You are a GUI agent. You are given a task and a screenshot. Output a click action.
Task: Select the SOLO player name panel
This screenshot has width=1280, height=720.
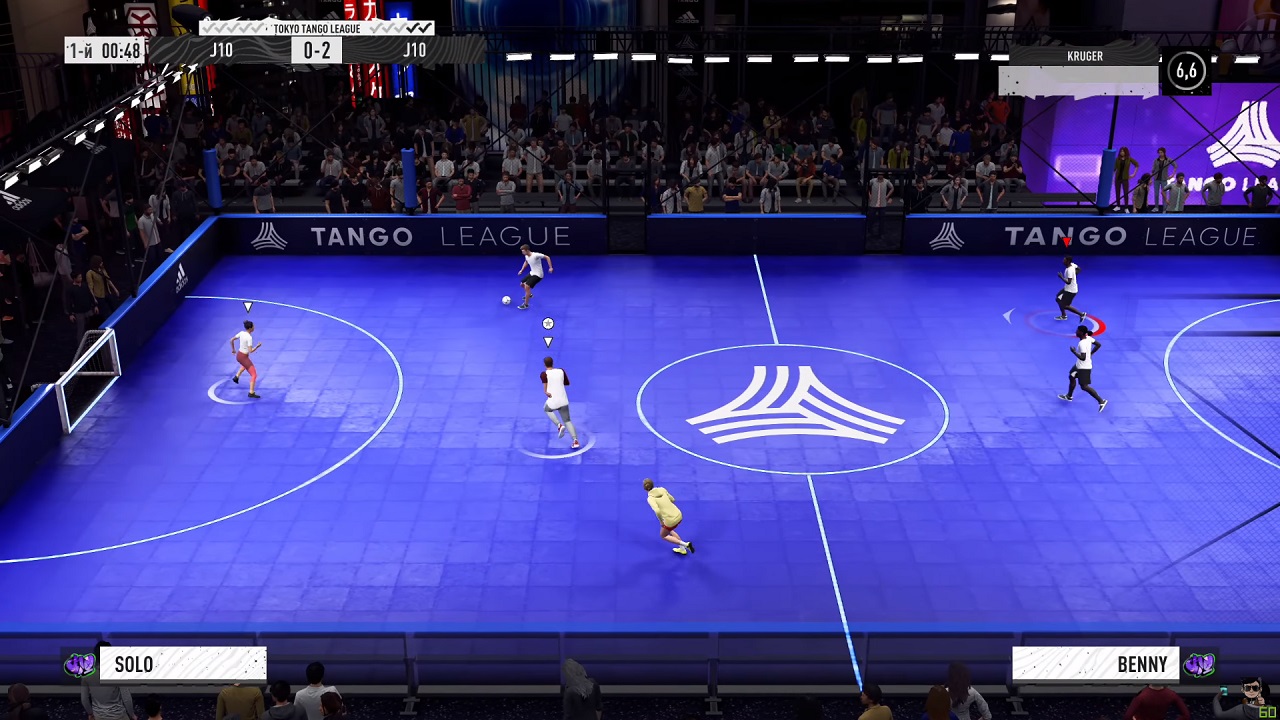pos(183,665)
